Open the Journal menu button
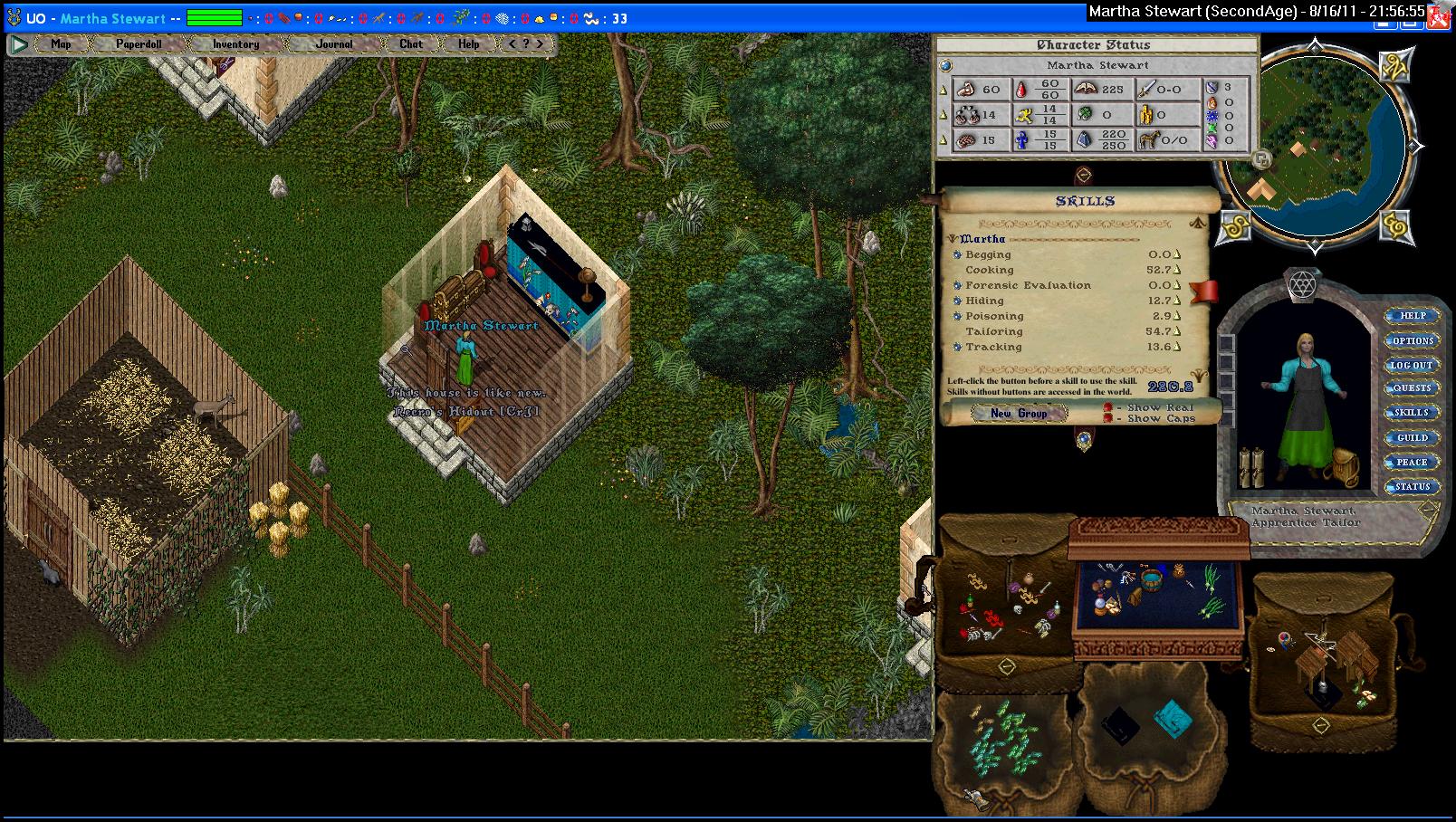The height and width of the screenshot is (822, 1456). tap(334, 43)
